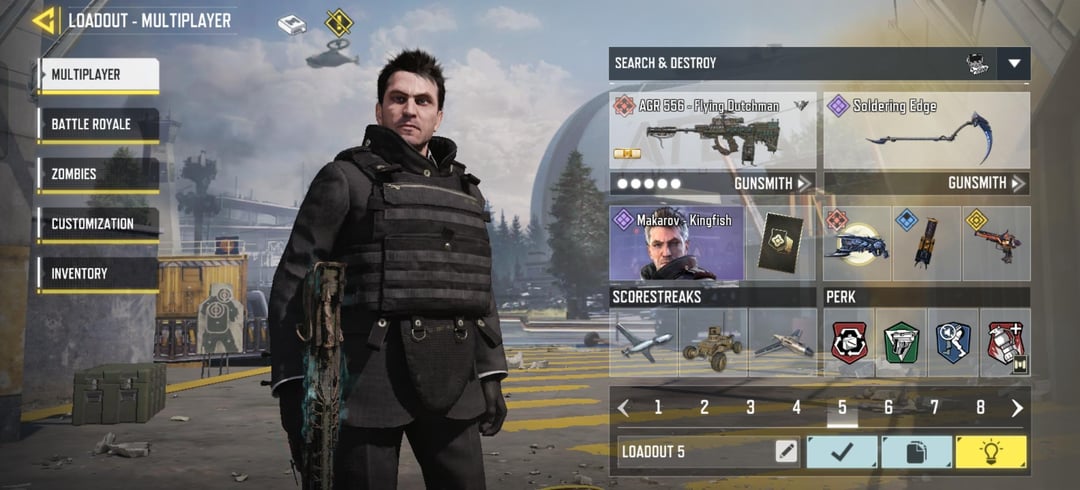The height and width of the screenshot is (490, 1080).
Task: Select the green perk slot
Action: tap(901, 342)
